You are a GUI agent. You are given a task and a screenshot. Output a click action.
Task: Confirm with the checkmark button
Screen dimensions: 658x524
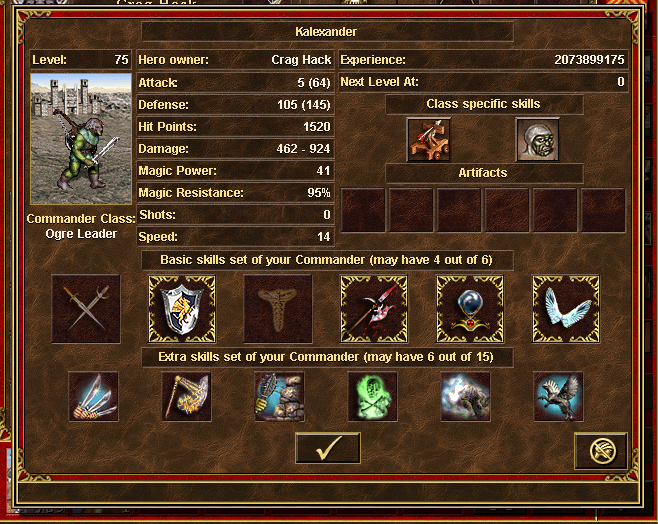point(327,449)
